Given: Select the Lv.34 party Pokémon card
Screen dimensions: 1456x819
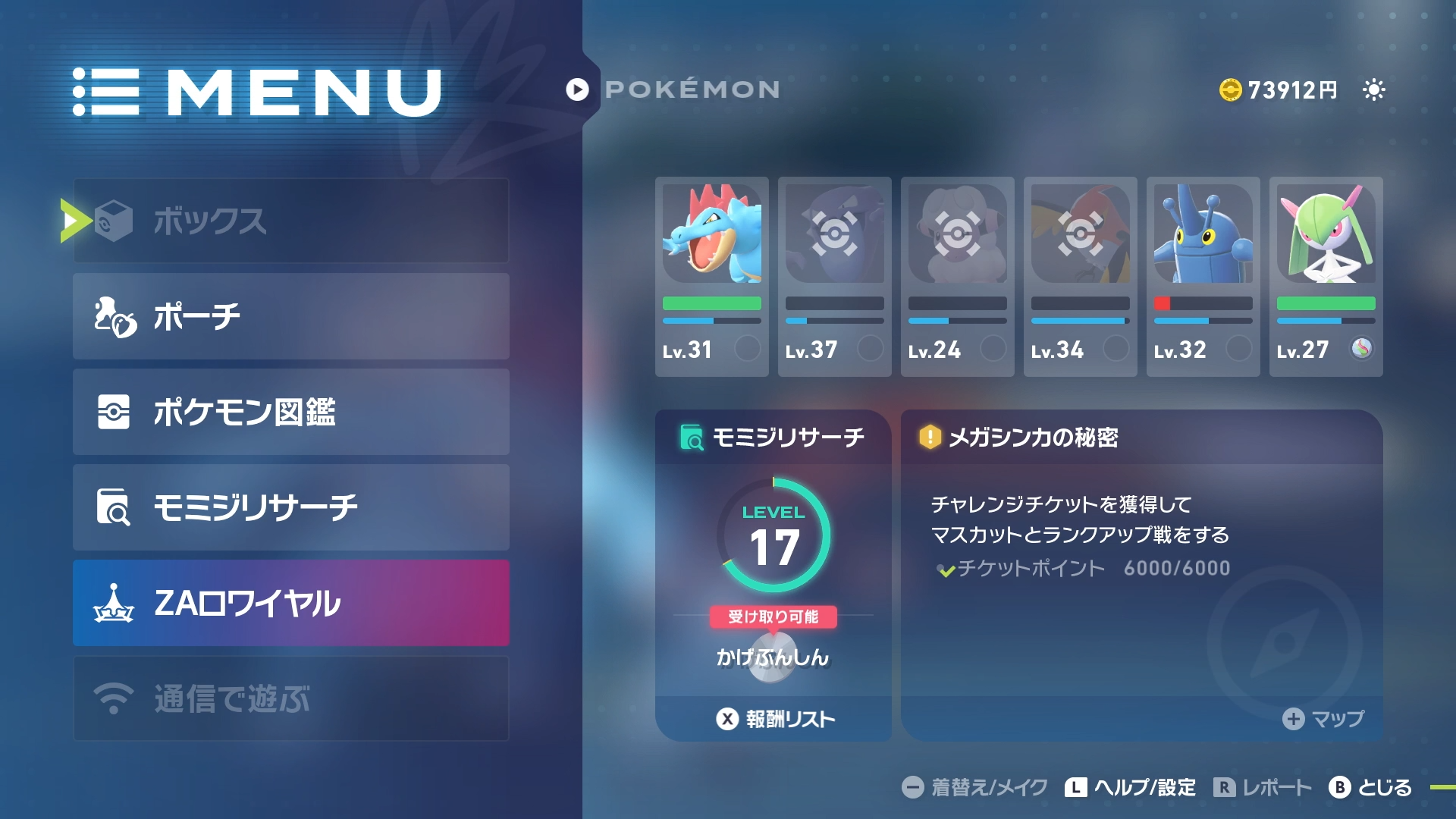Looking at the screenshot, I should pos(1080,277).
